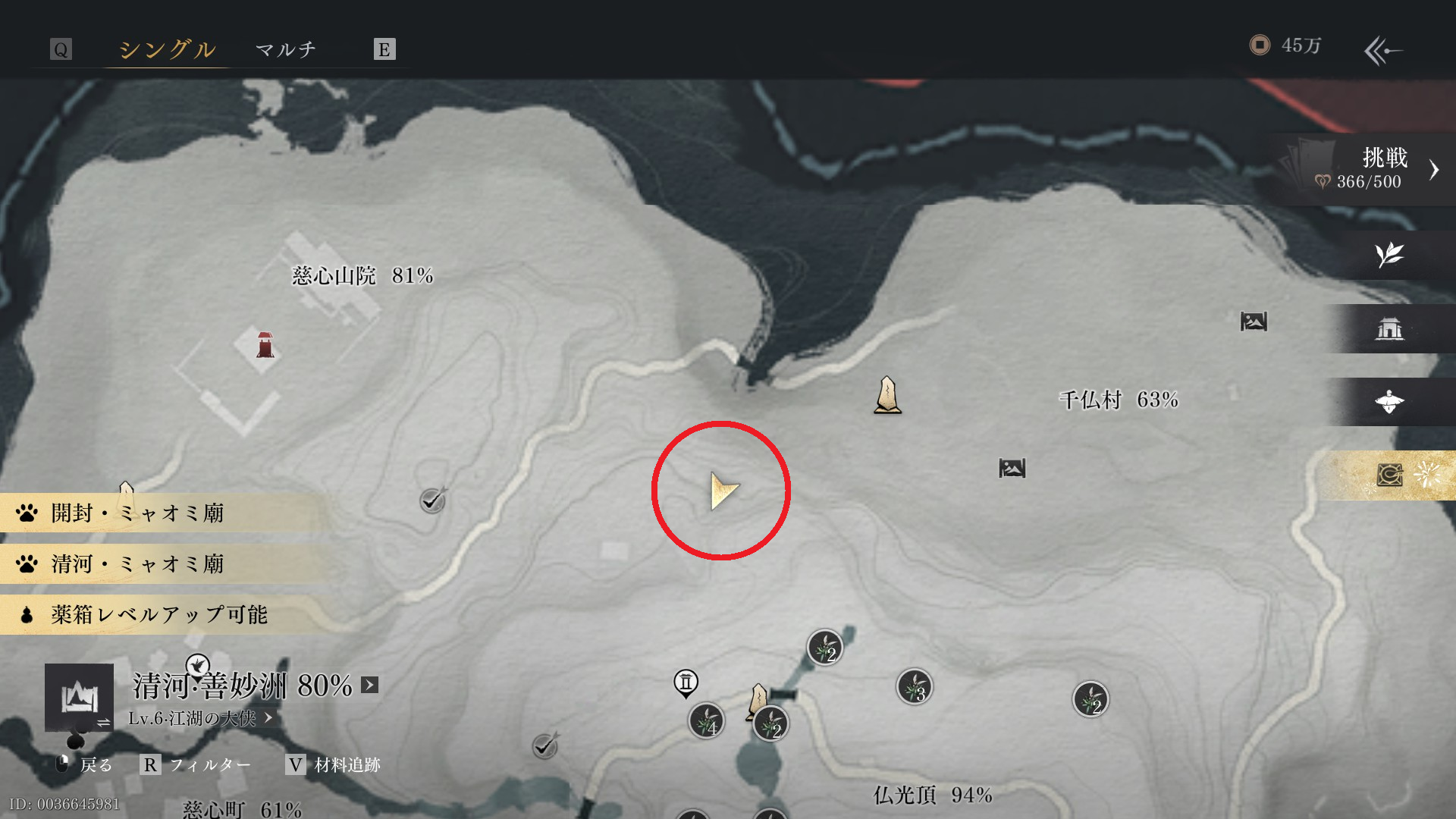
Task: Switch to the マルチ tab
Action: (286, 49)
